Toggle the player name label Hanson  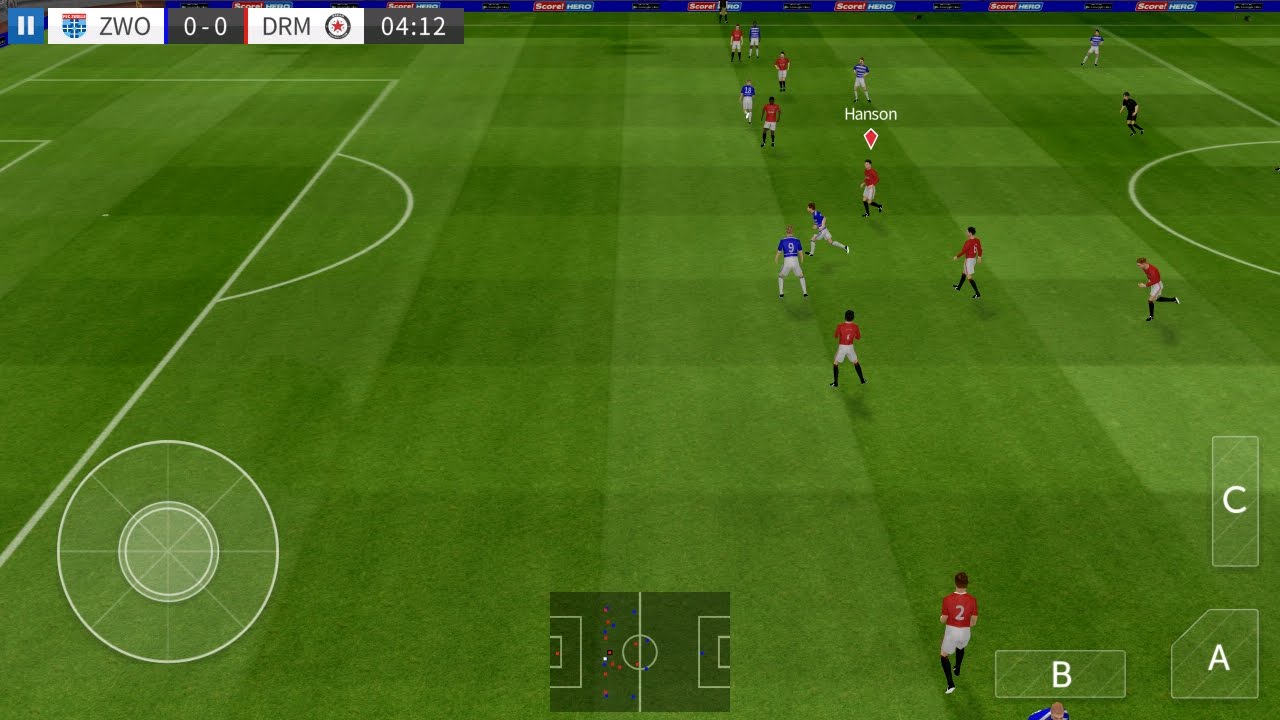(869, 113)
